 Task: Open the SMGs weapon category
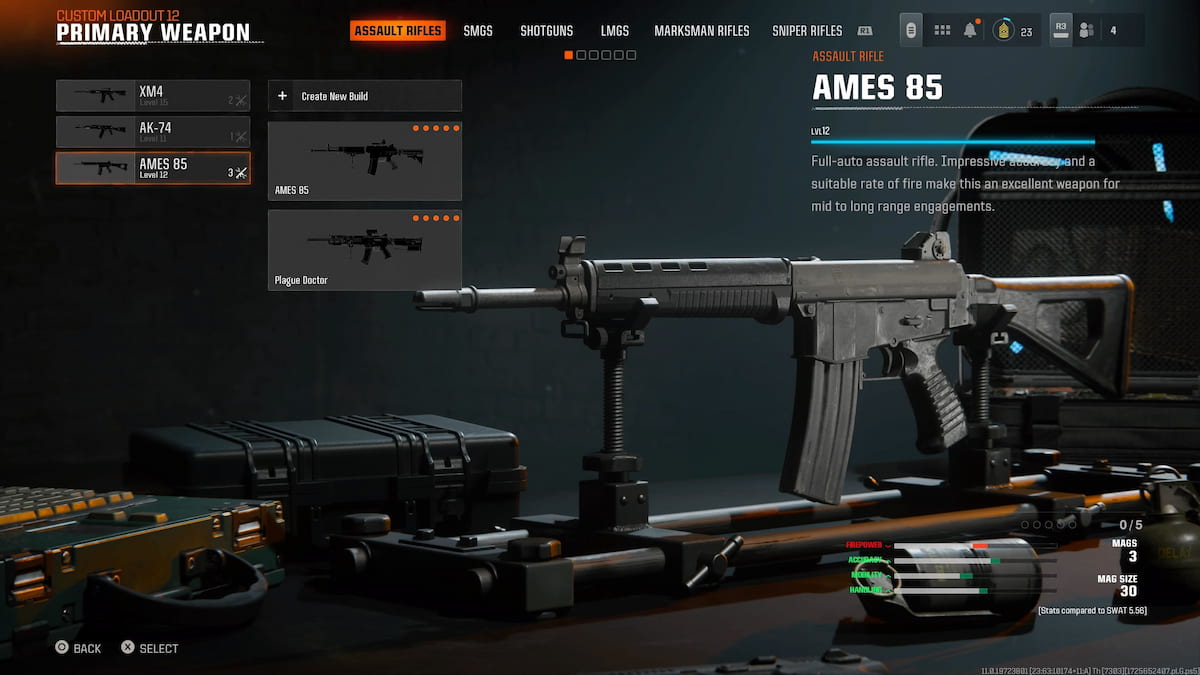coord(478,31)
